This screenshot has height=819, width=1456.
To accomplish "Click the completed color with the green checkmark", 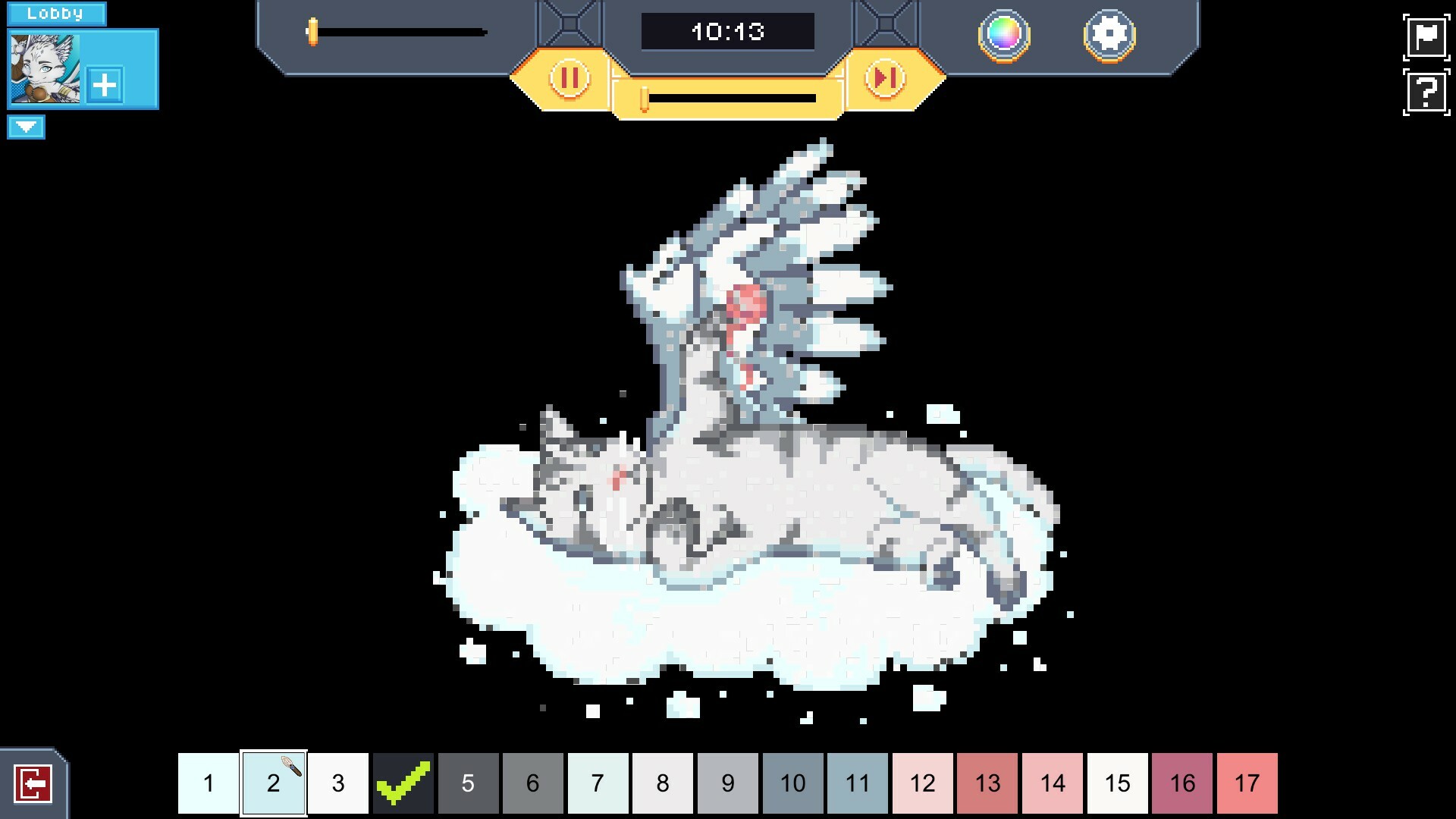I will (403, 783).
